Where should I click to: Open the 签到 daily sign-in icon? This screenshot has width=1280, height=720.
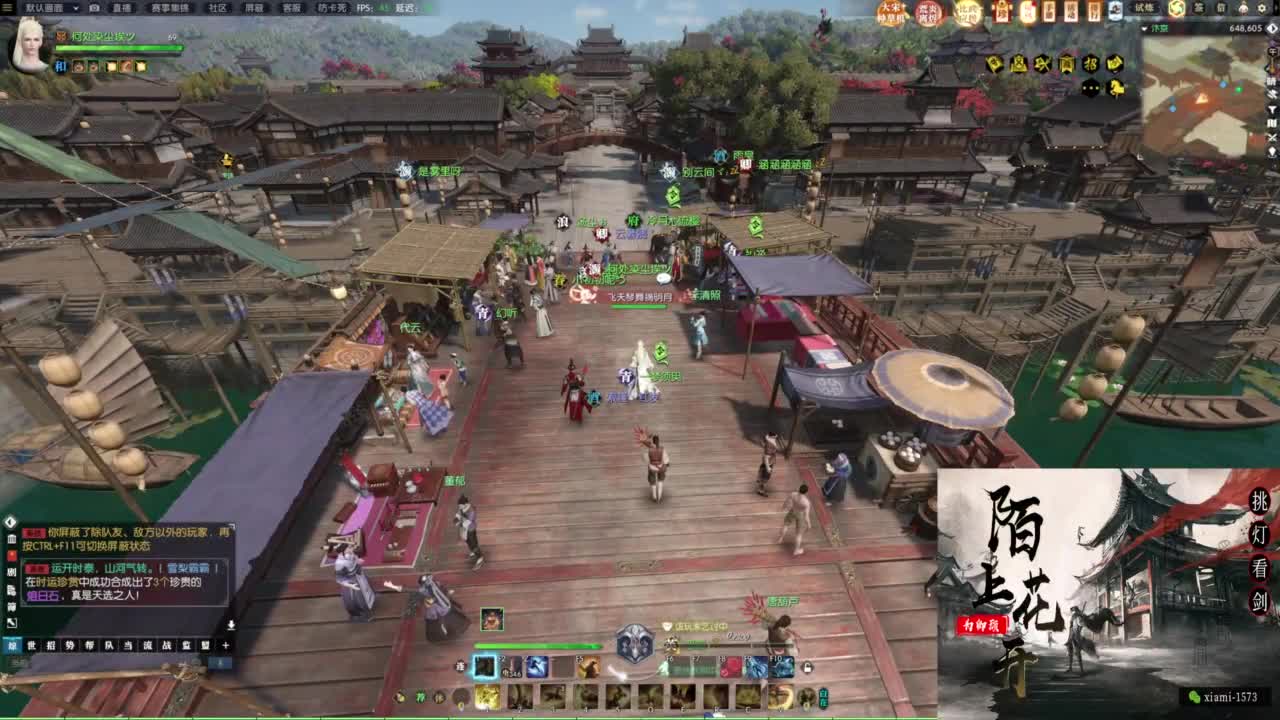(1198, 9)
